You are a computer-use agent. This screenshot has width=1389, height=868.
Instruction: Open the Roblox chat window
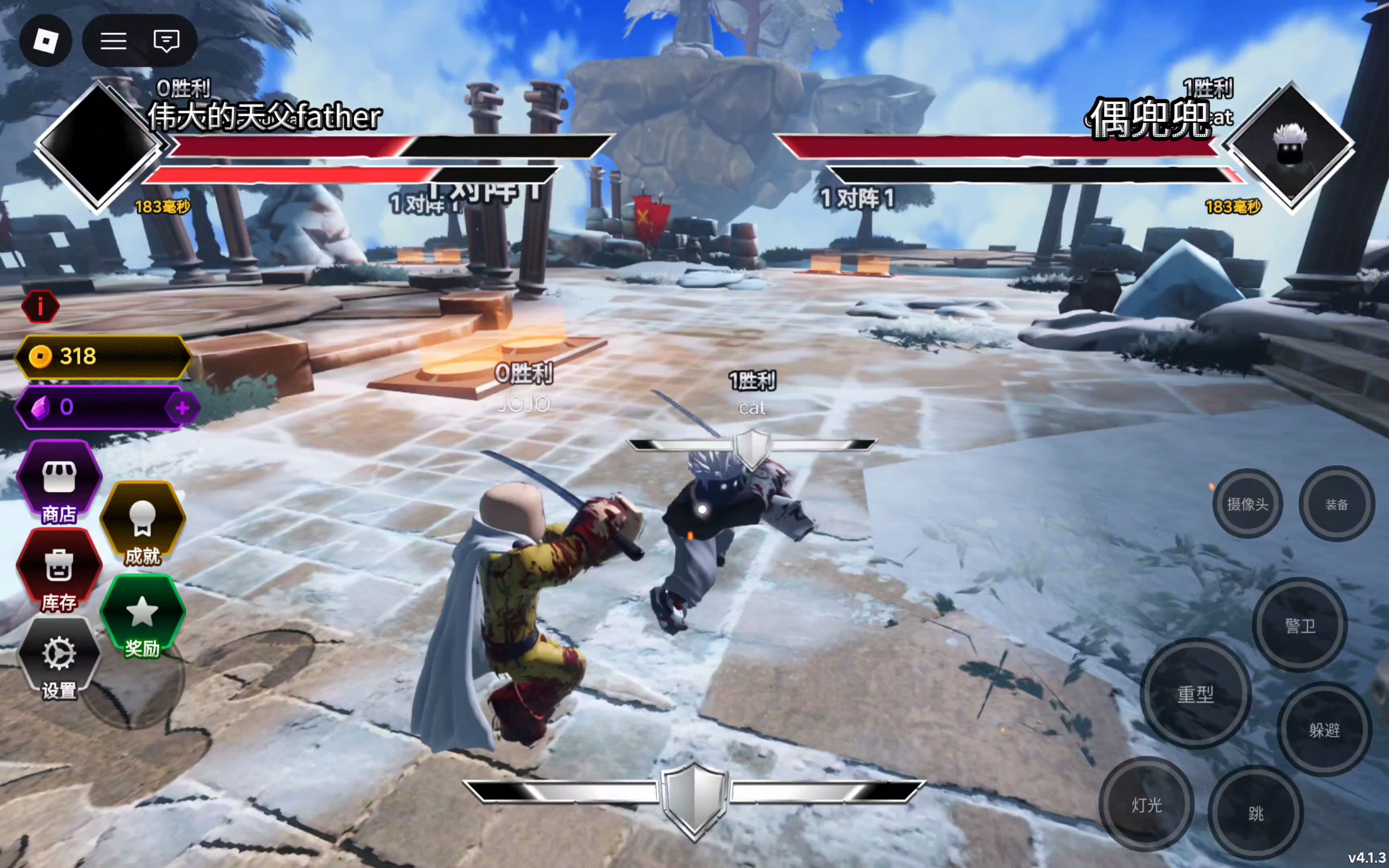tap(166, 41)
